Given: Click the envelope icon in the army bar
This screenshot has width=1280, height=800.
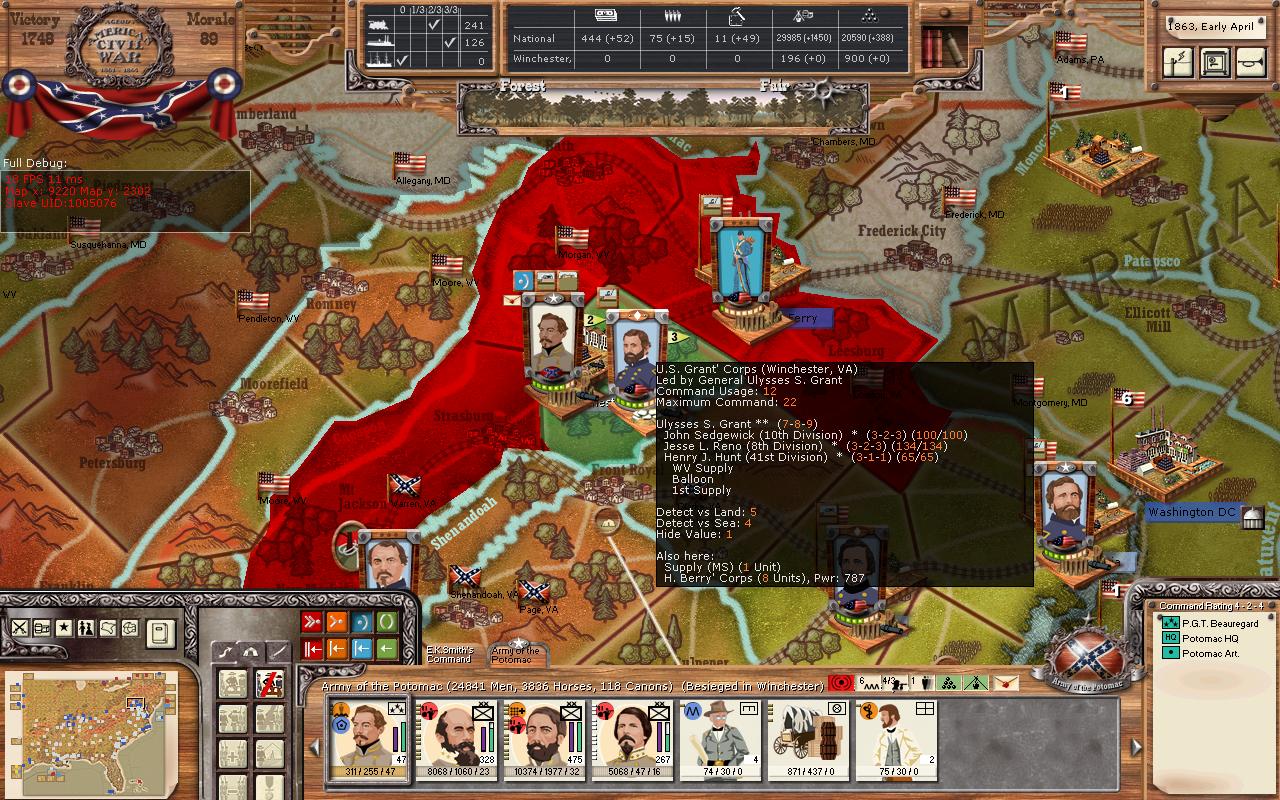Looking at the screenshot, I should [x=1005, y=684].
